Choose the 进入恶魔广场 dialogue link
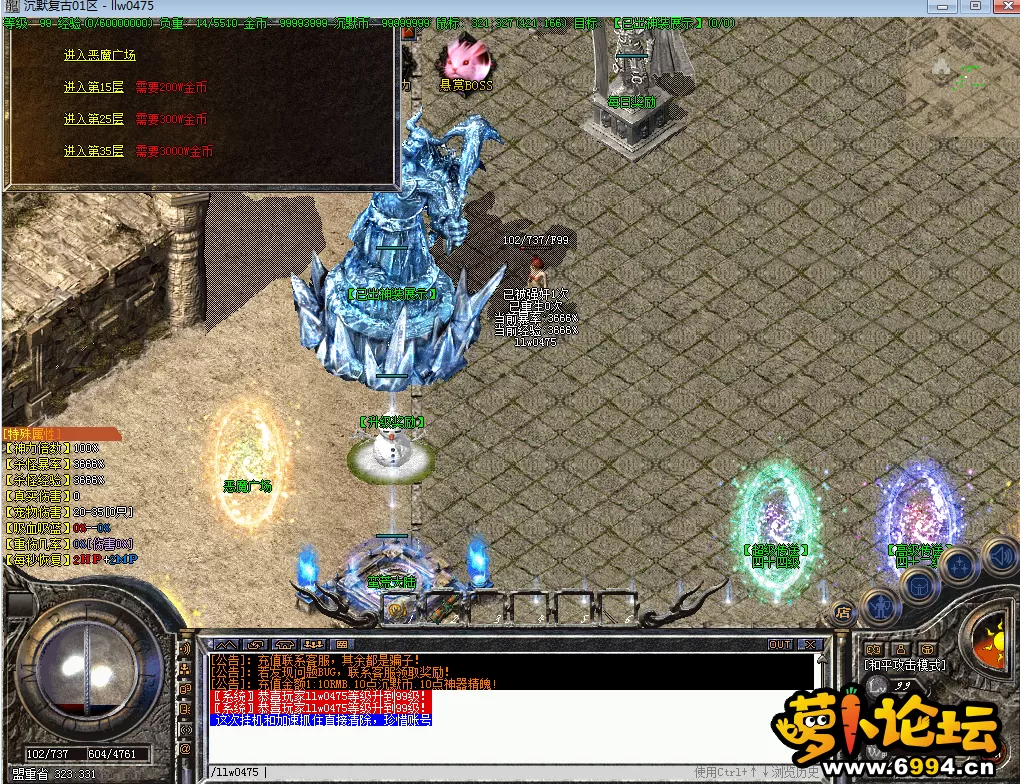Screen dimensions: 1020x784 click(x=99, y=55)
